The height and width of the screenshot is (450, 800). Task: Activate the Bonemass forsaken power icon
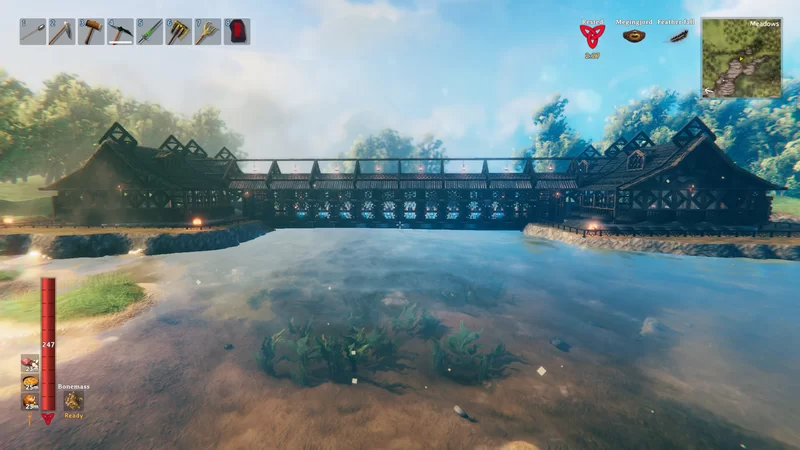click(74, 400)
